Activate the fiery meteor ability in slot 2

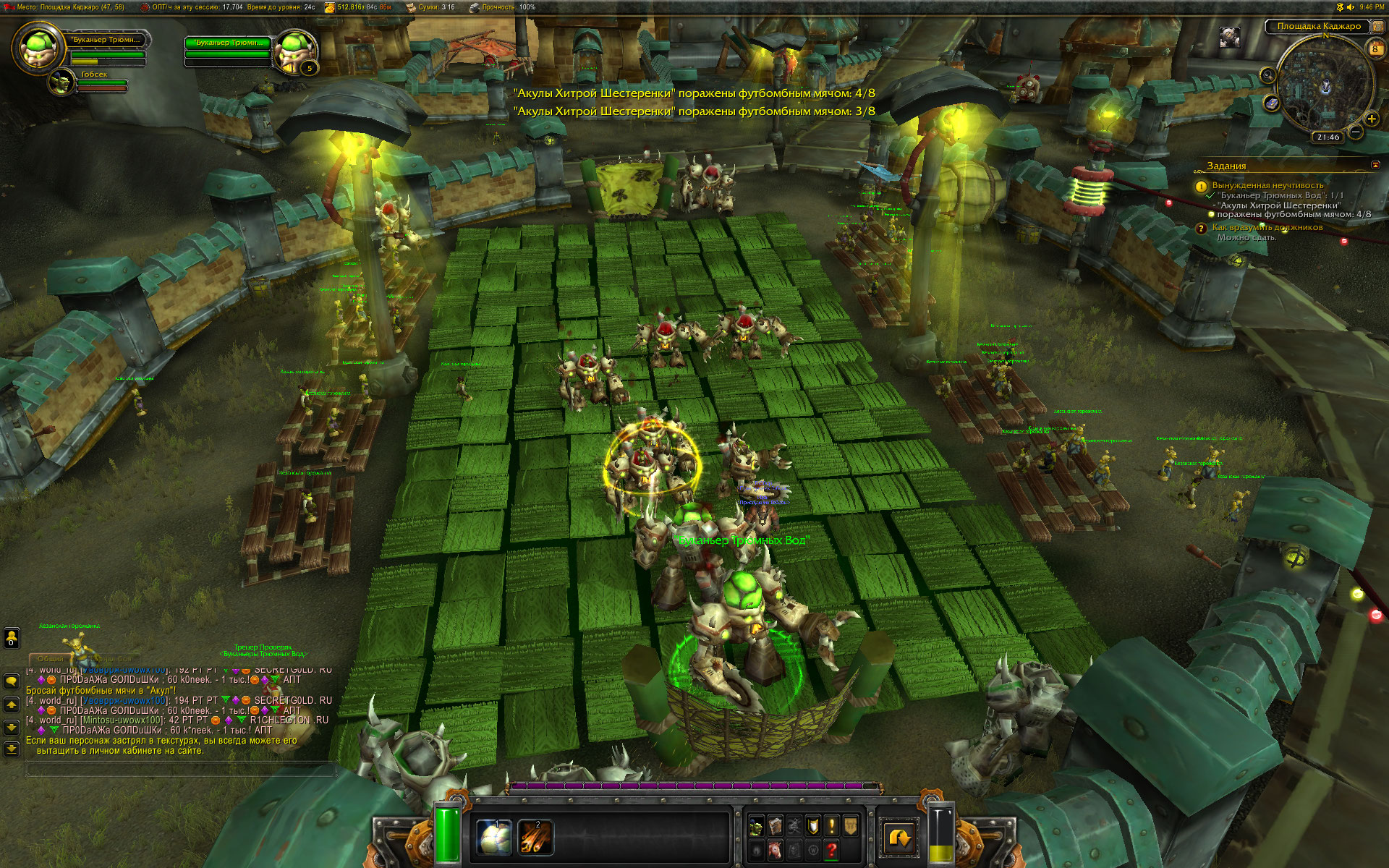point(536,838)
